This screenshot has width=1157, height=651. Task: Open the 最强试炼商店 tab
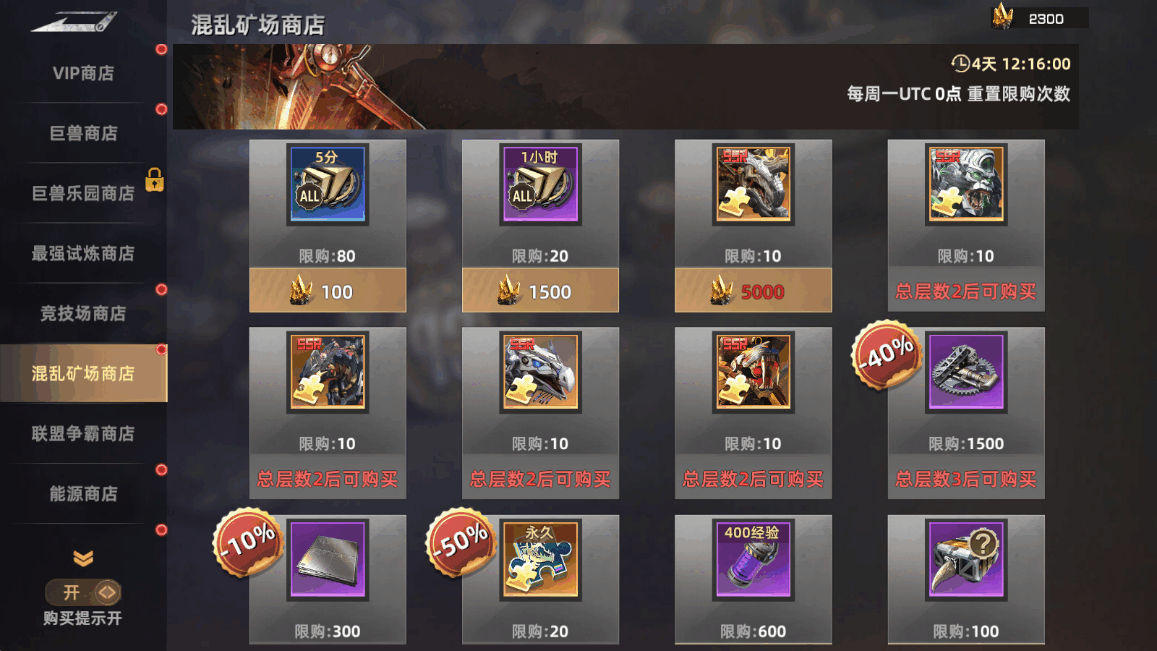[x=83, y=253]
